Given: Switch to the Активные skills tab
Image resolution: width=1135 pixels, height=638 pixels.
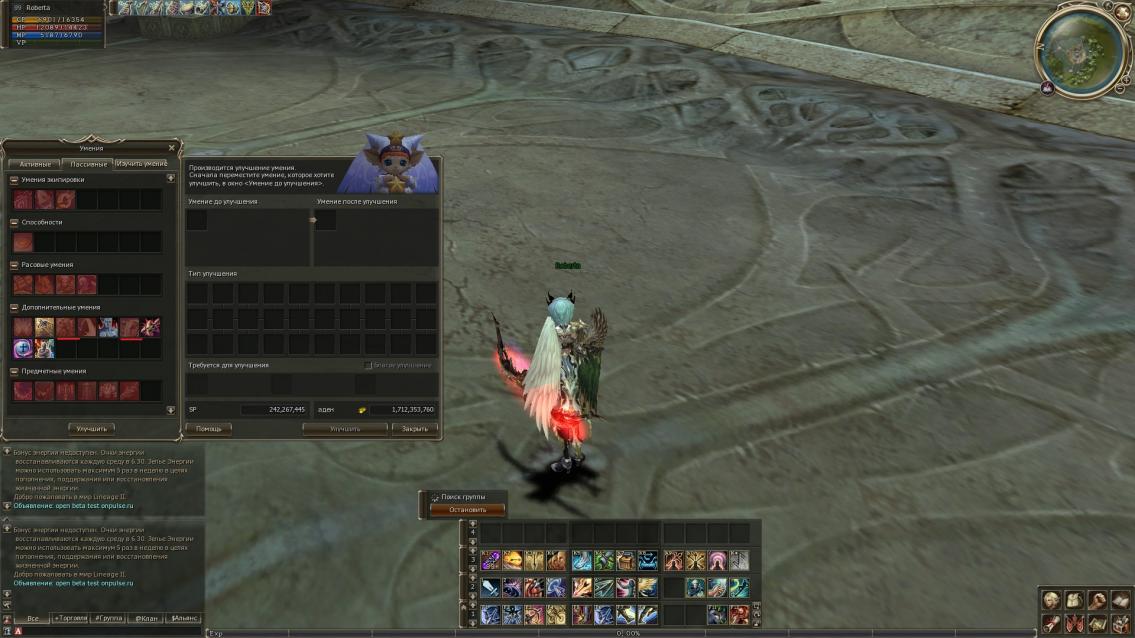Looking at the screenshot, I should tap(35, 163).
